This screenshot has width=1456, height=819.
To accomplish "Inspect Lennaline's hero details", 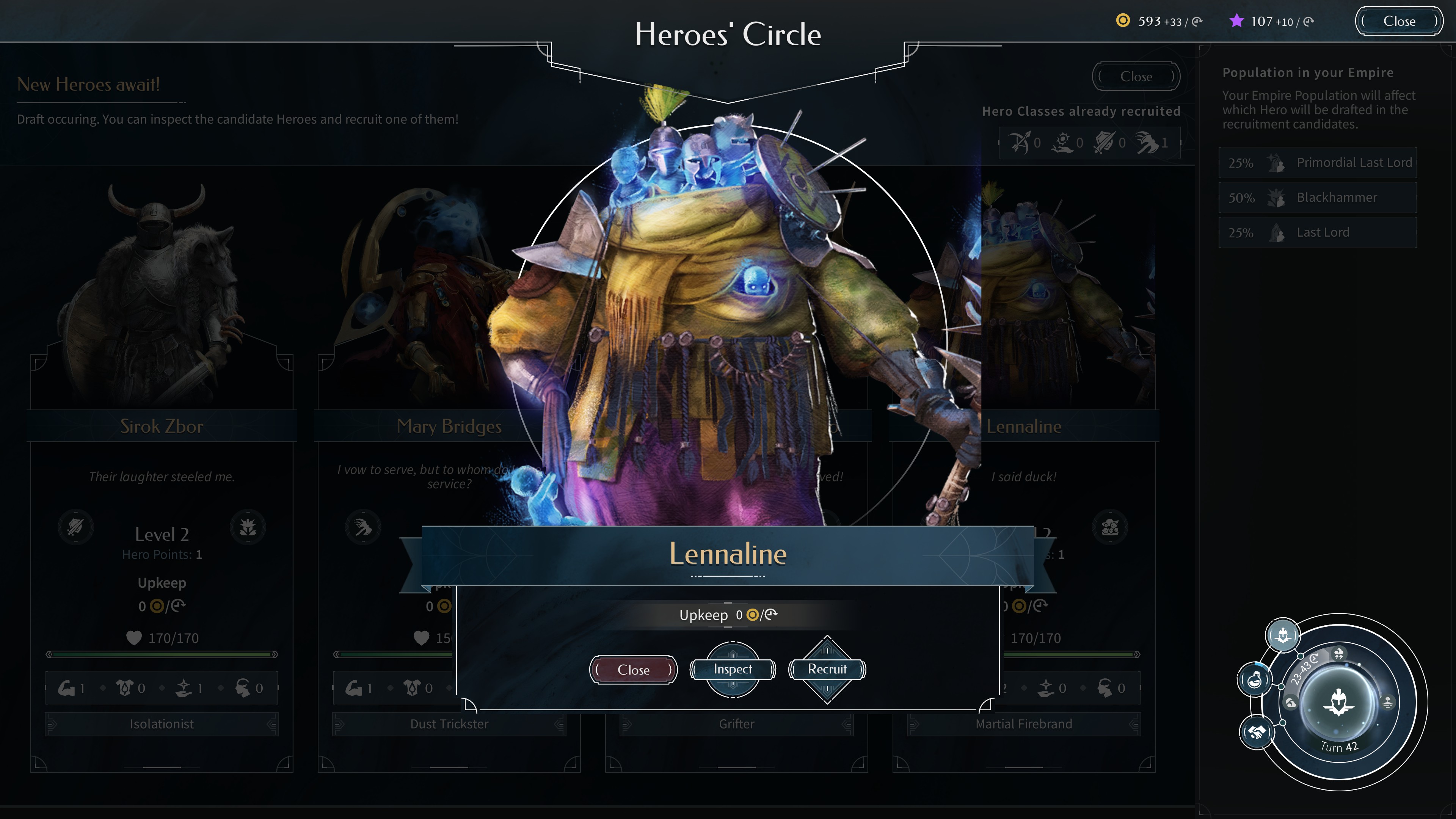I will 733,669.
